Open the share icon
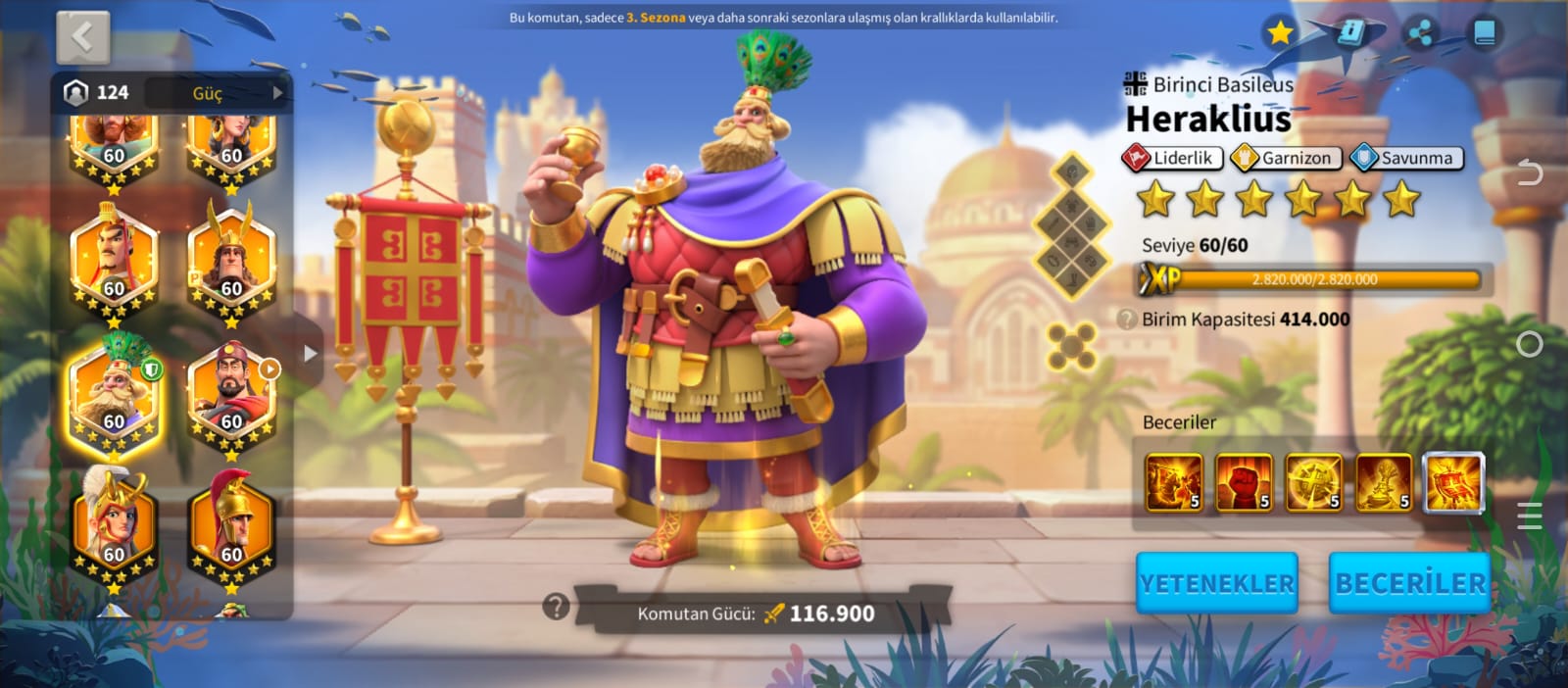Image resolution: width=1568 pixels, height=688 pixels. point(1420,33)
